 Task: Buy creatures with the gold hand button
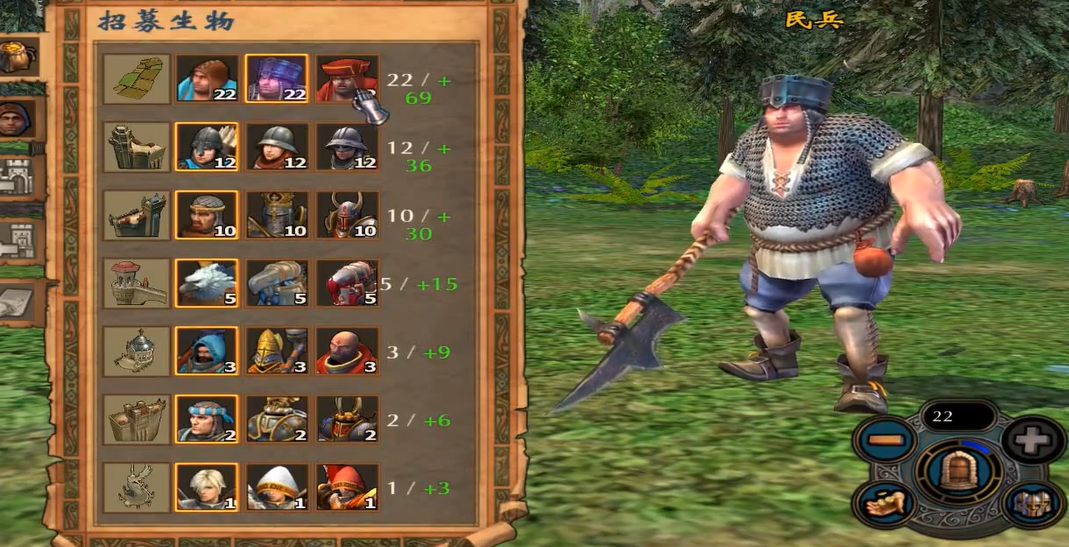884,502
